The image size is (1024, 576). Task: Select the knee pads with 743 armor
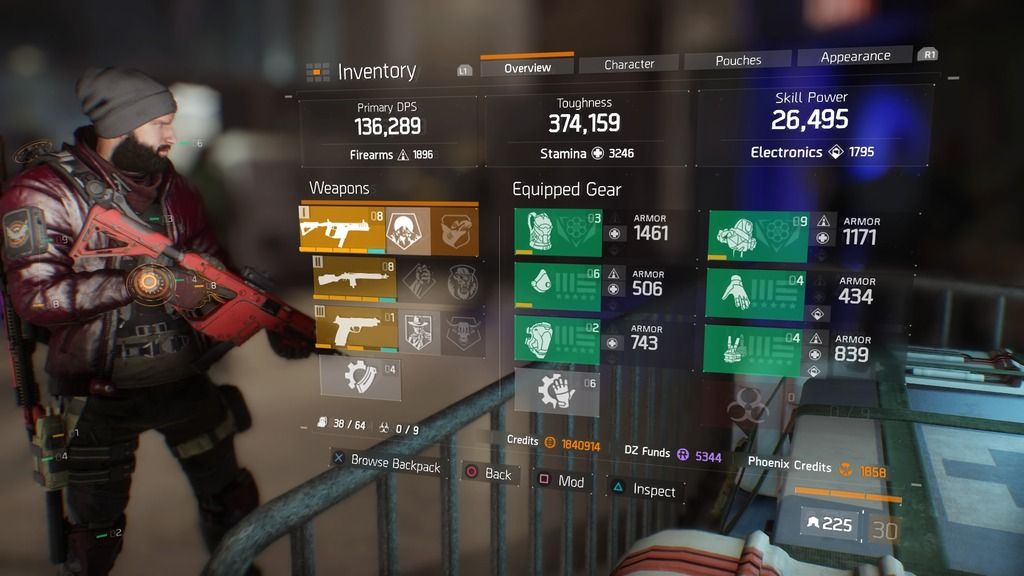tap(557, 341)
